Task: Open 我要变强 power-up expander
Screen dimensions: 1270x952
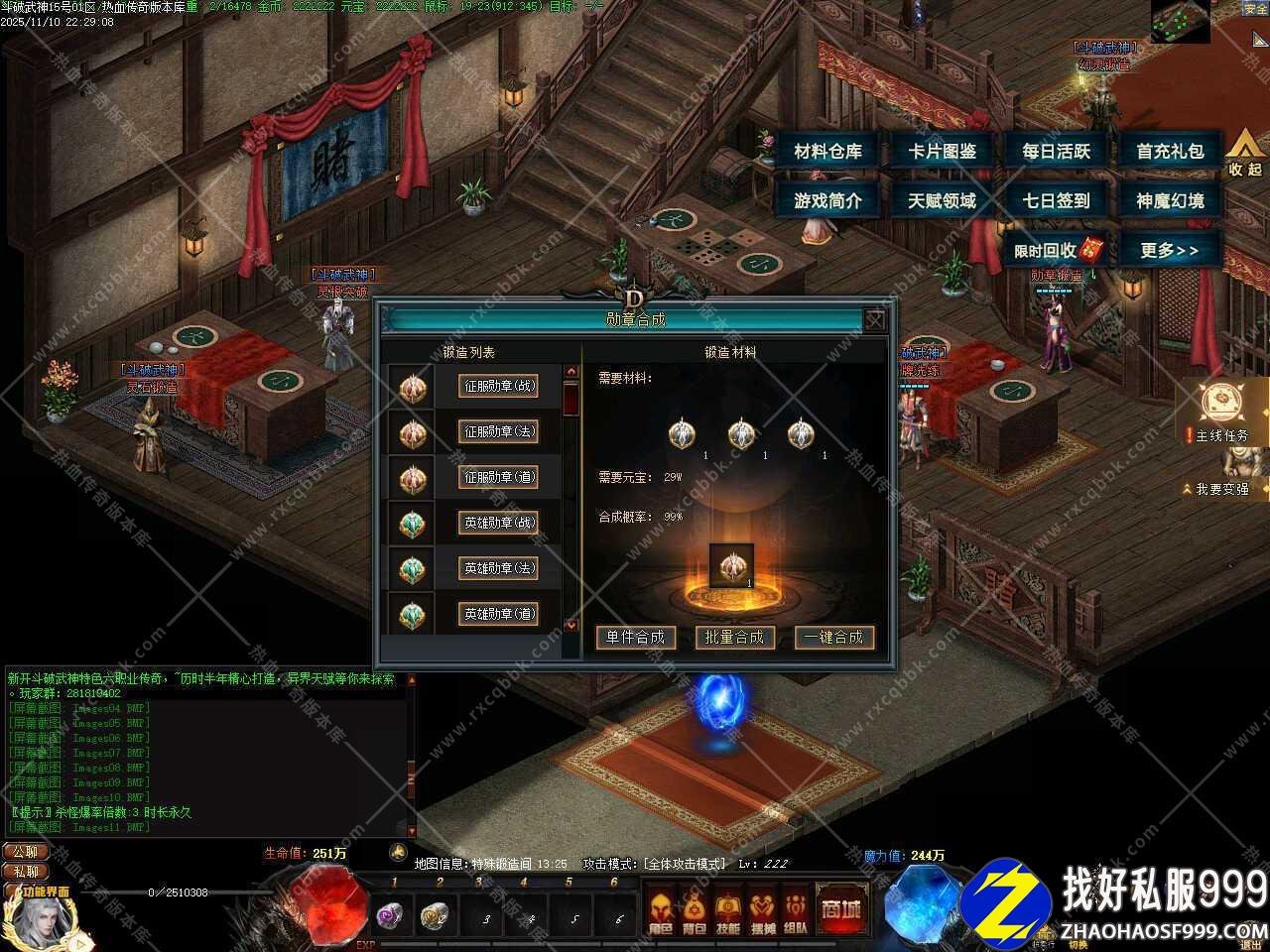Action: point(1220,488)
